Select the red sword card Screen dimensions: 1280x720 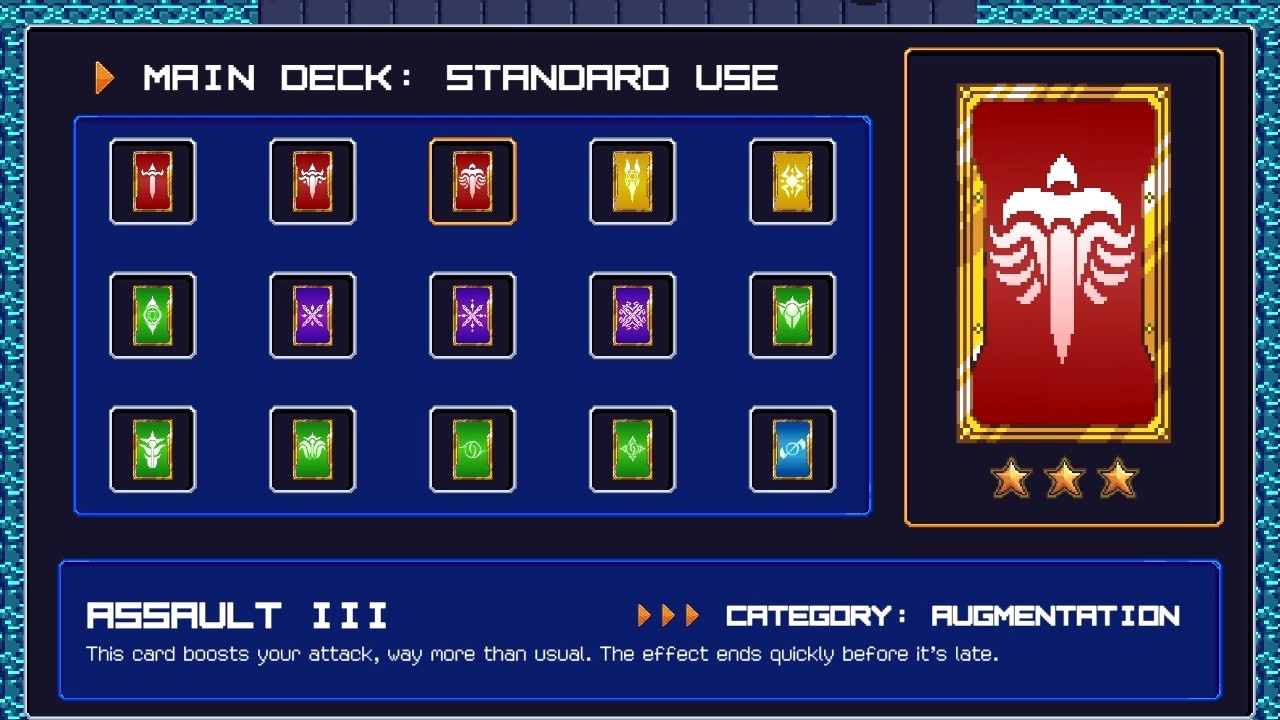152,182
